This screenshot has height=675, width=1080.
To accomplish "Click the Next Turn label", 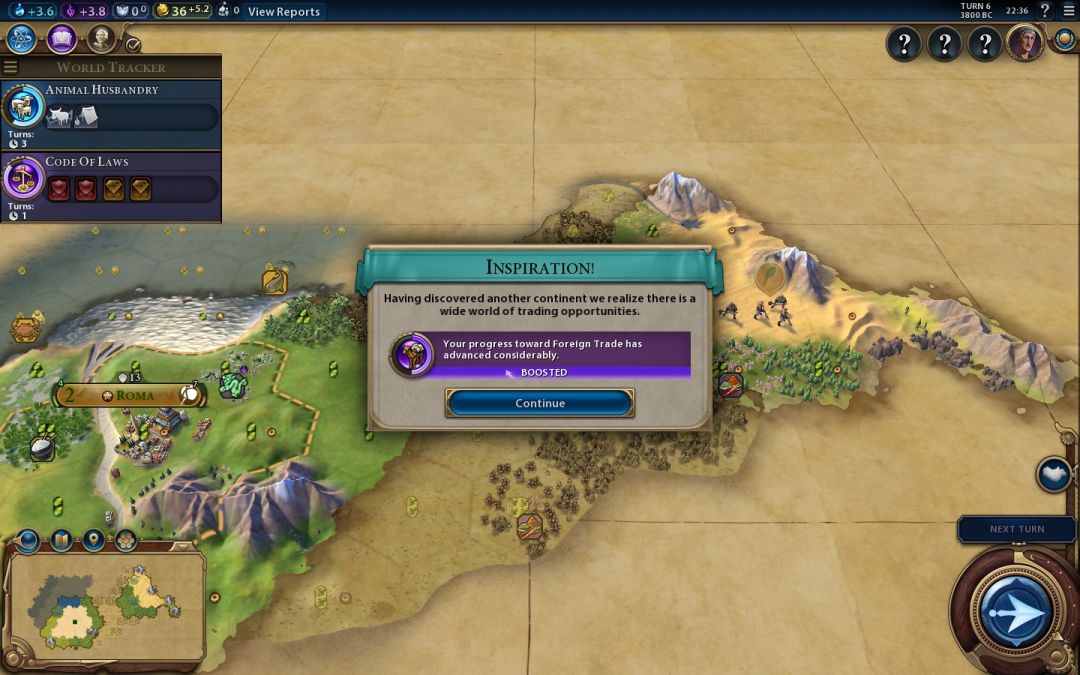I will [x=1016, y=529].
